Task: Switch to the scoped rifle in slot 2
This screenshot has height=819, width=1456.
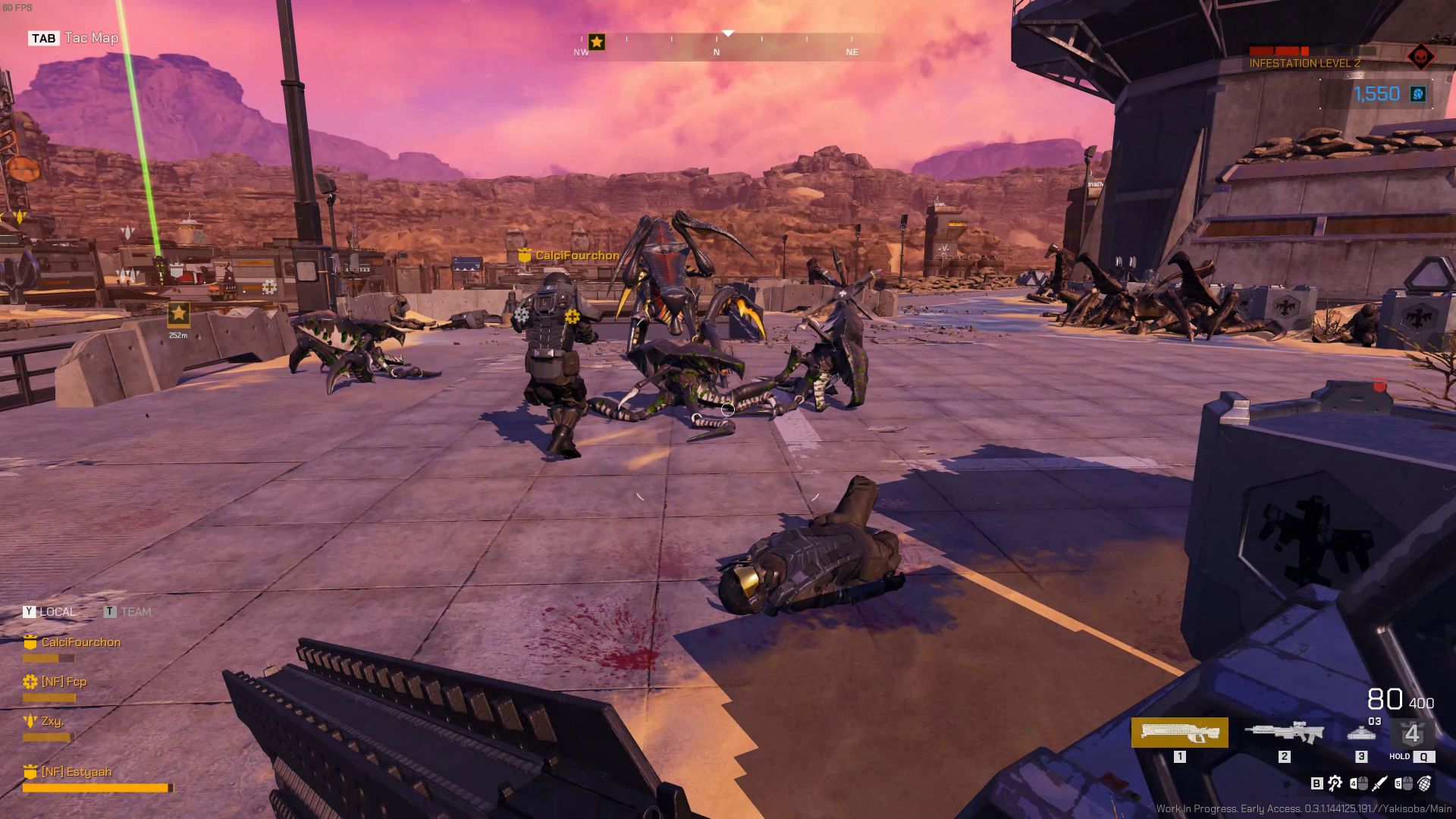Action: click(x=1284, y=733)
